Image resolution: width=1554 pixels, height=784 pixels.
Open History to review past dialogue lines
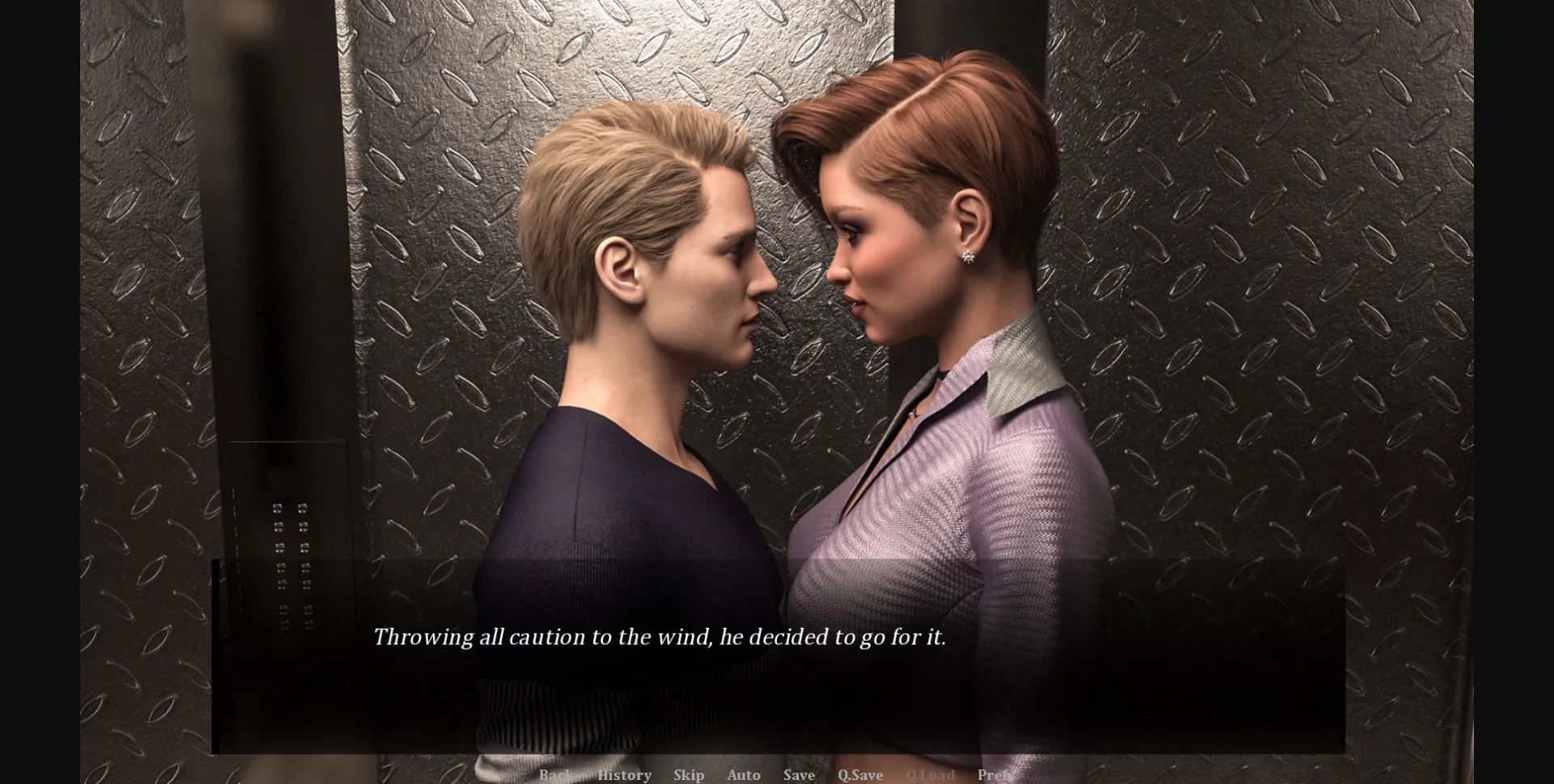click(624, 775)
